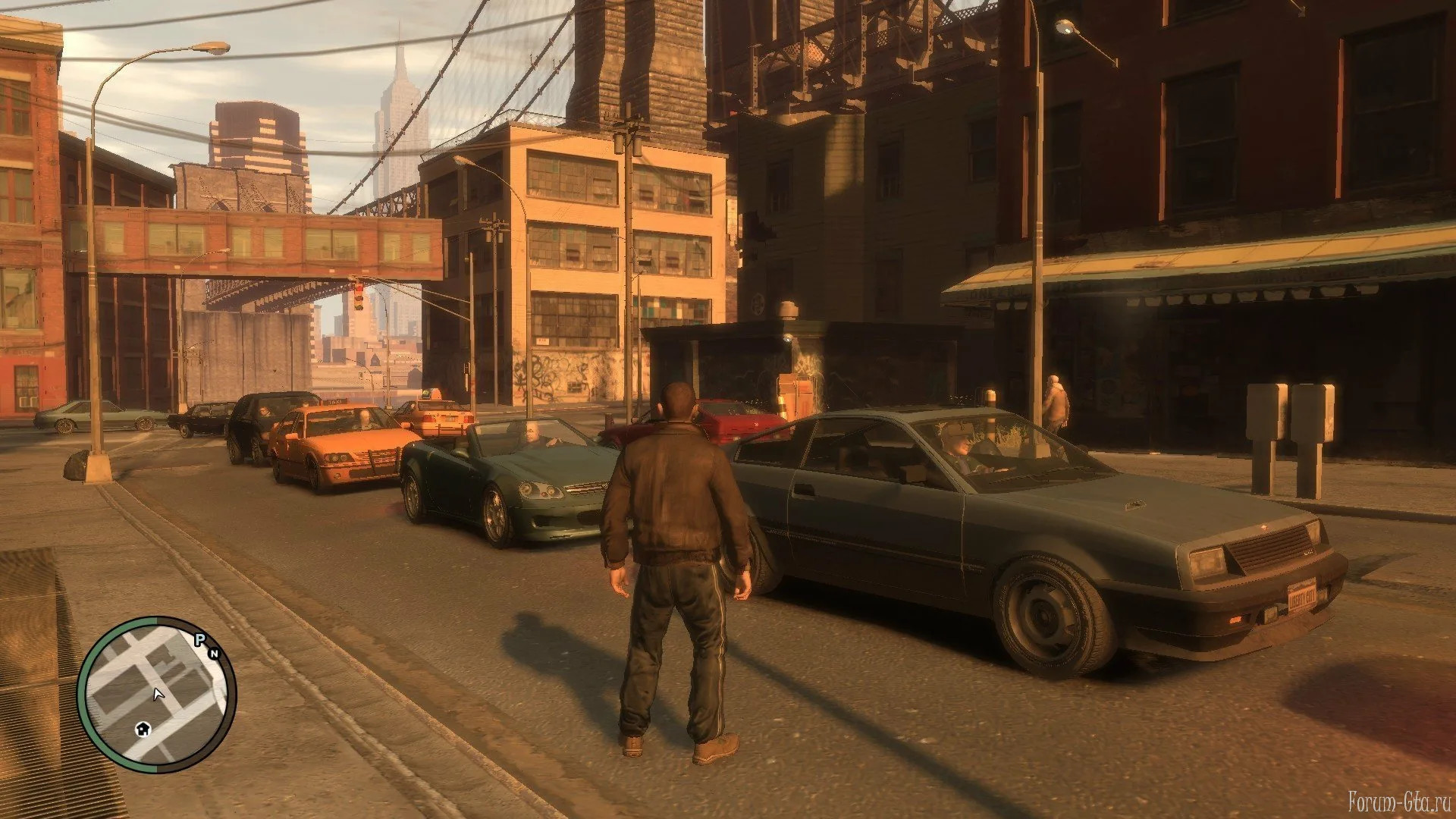This screenshot has width=1456, height=819.
Task: Click the white player arrow on the minimap
Action: click(158, 694)
